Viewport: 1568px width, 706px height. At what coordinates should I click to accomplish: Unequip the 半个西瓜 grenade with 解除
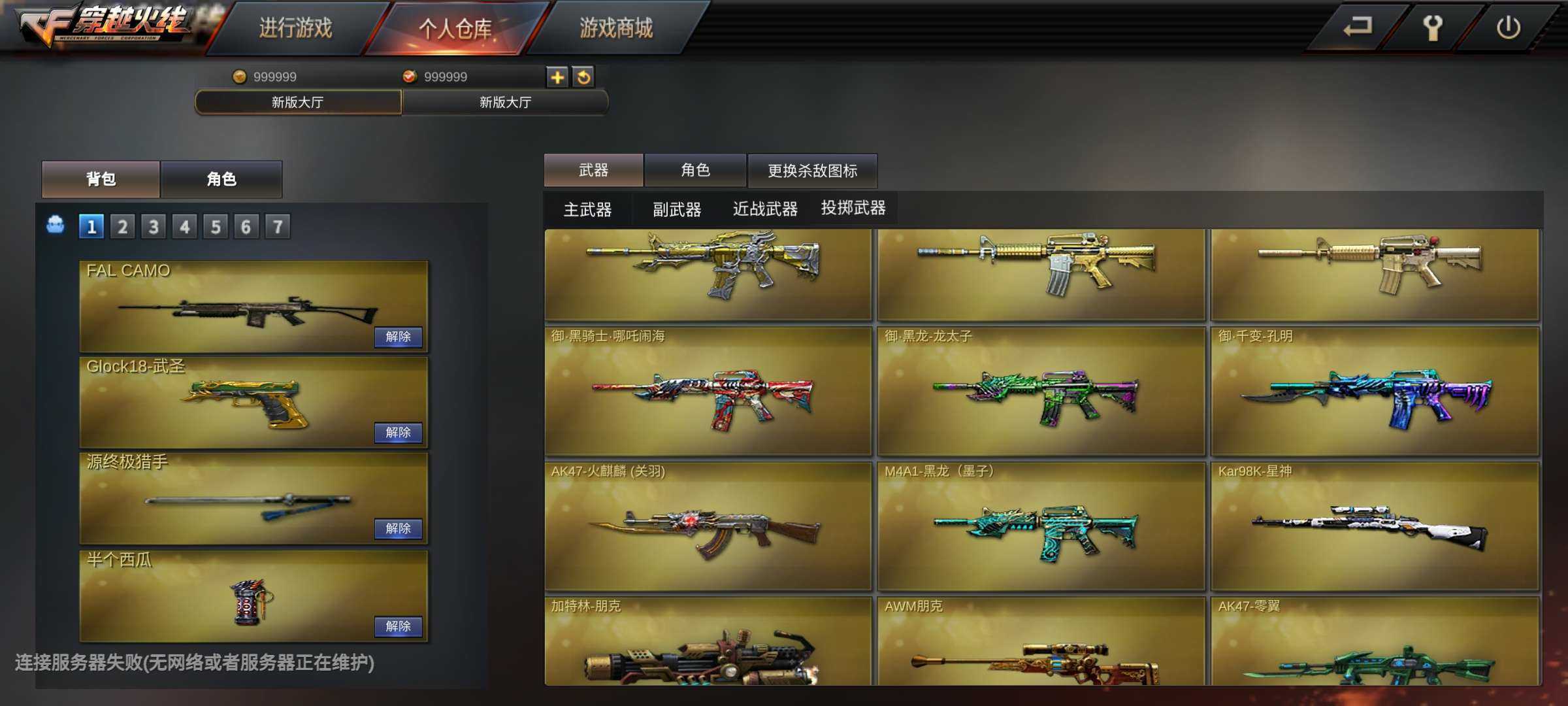point(398,626)
